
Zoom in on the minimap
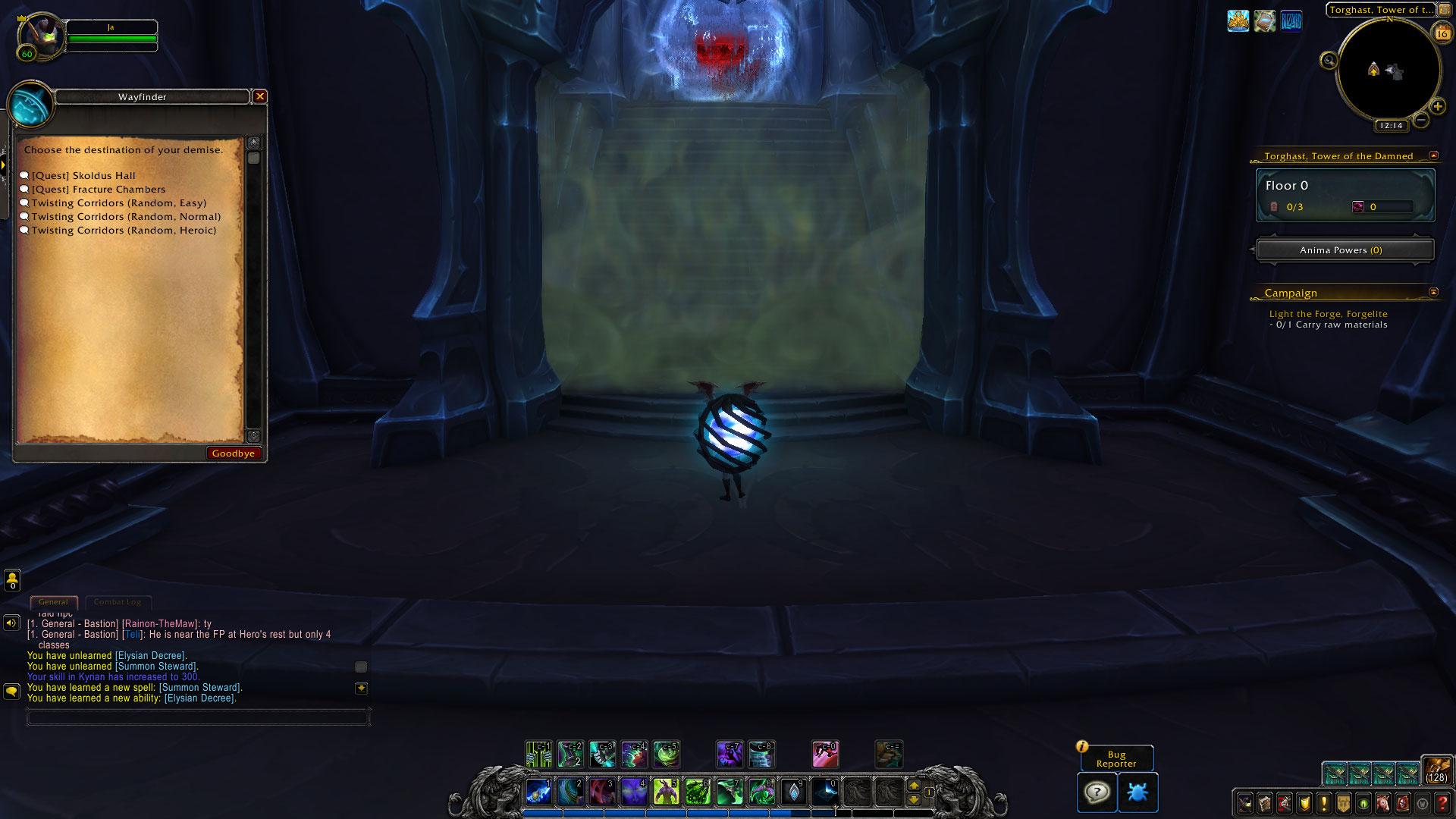[1437, 107]
